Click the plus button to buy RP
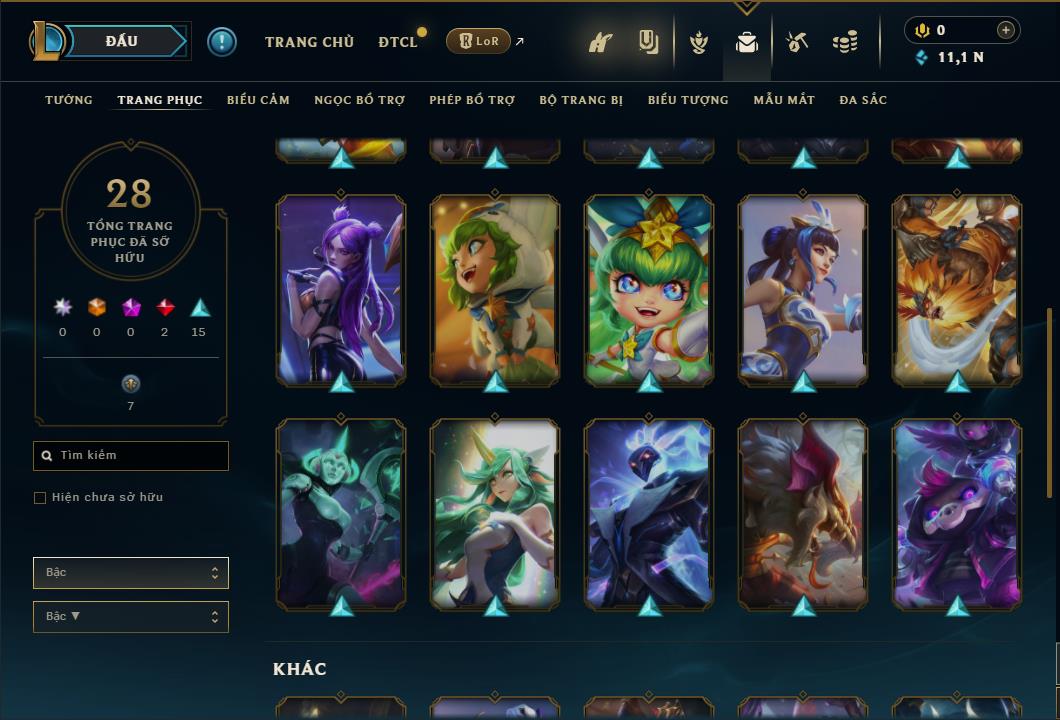The width and height of the screenshot is (1060, 720). point(1005,31)
